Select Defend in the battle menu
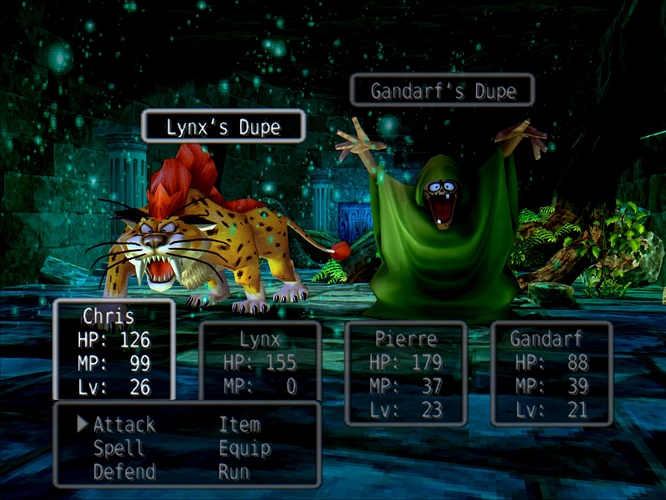This screenshot has height=500, width=666. [124, 471]
